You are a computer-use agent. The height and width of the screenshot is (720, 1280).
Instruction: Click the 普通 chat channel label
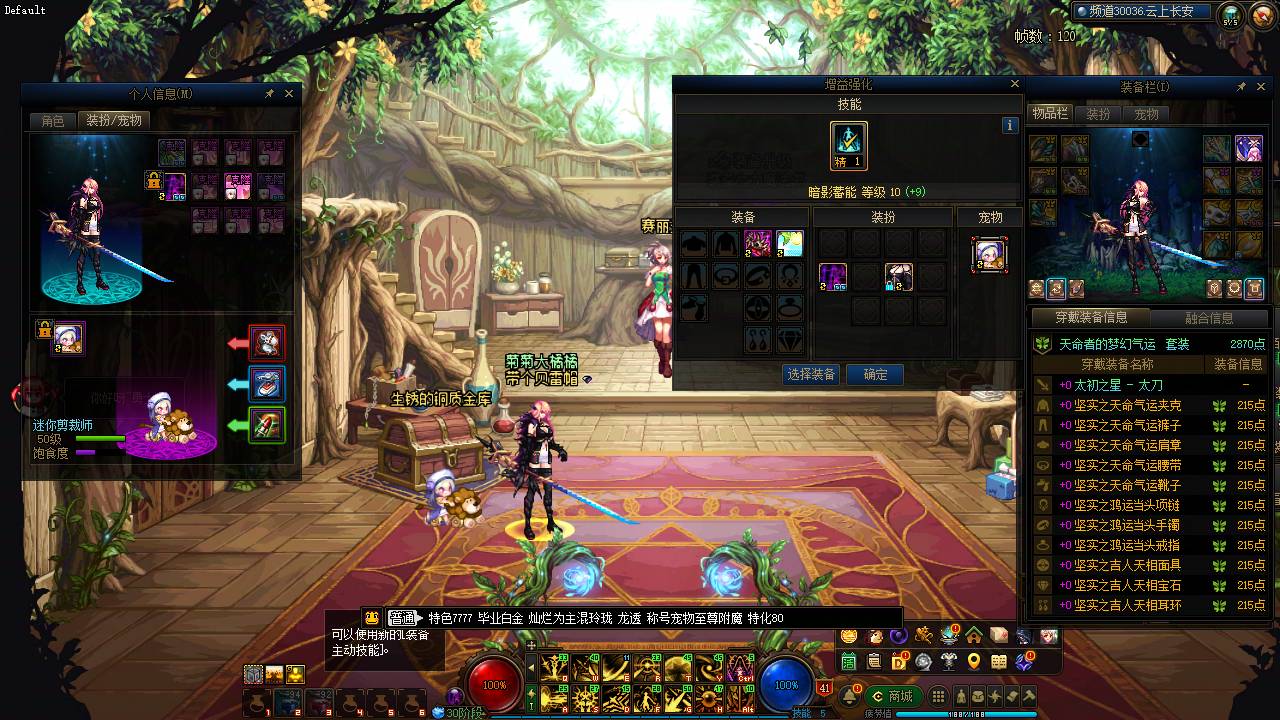point(402,618)
